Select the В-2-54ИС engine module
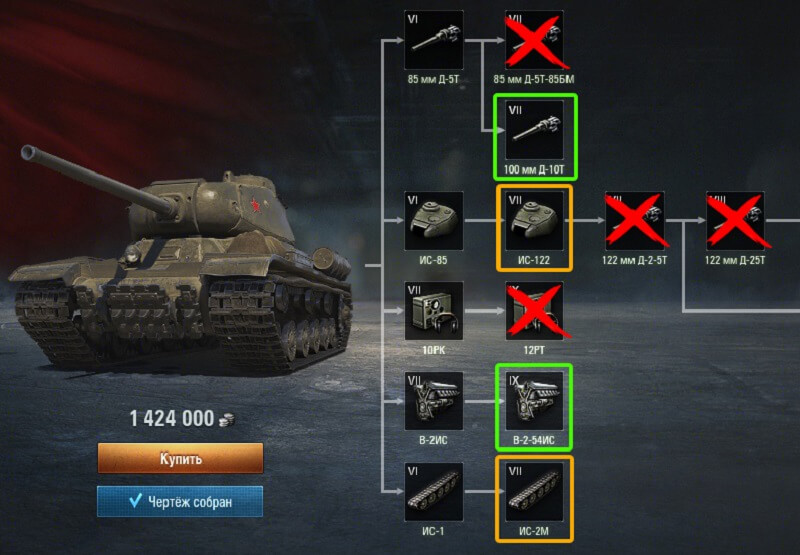800x555 pixels. (x=533, y=401)
